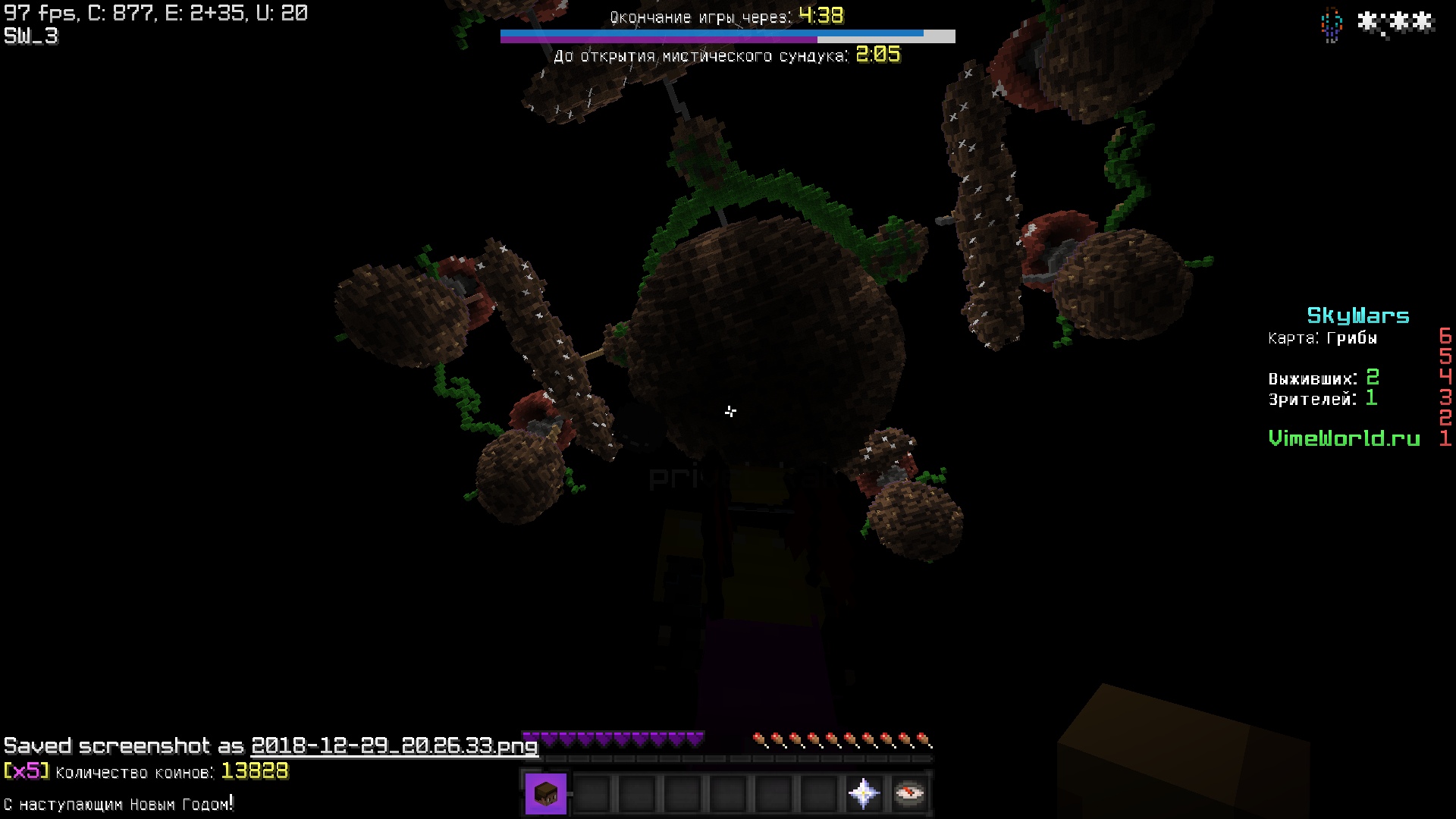The width and height of the screenshot is (1456, 819).
Task: Select the player head hotbar slot
Action: [546, 794]
